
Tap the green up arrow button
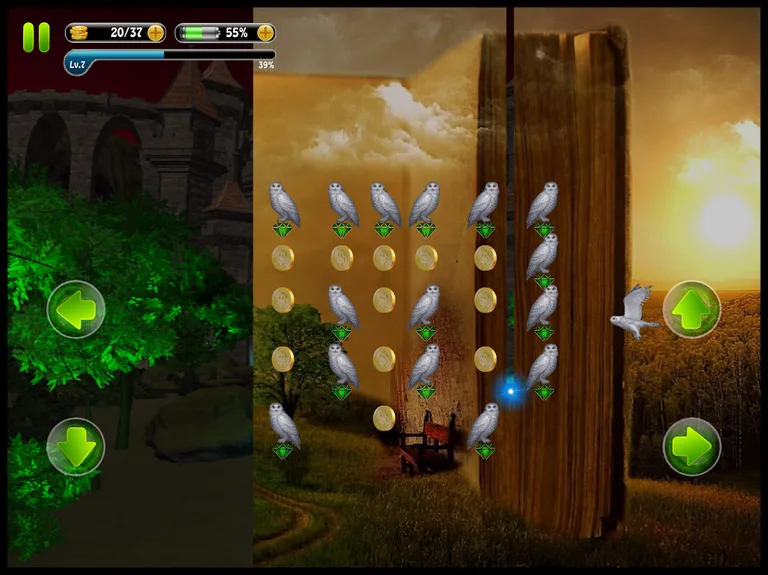pyautogui.click(x=691, y=310)
